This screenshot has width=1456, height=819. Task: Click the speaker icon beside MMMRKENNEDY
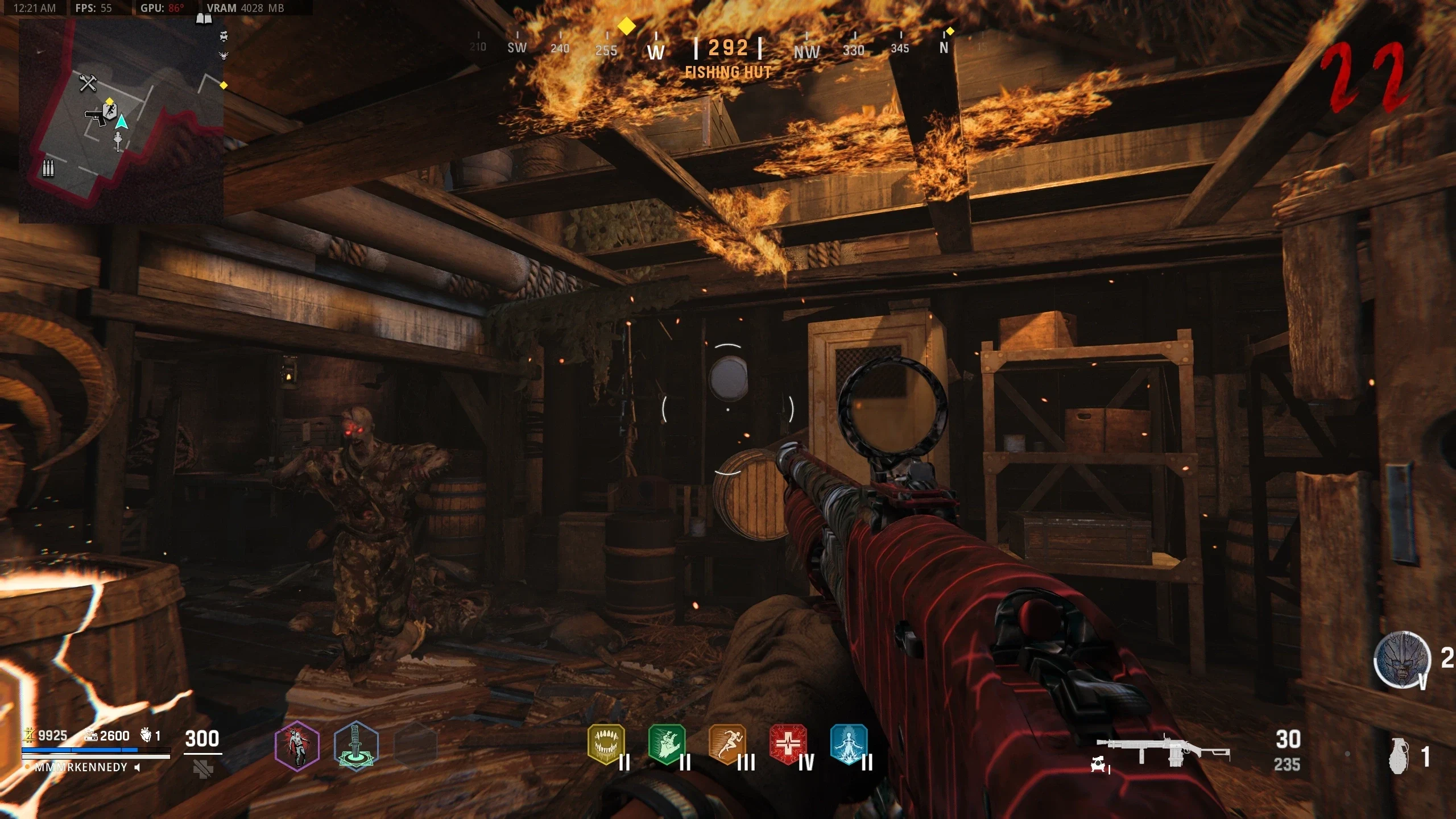[x=137, y=767]
